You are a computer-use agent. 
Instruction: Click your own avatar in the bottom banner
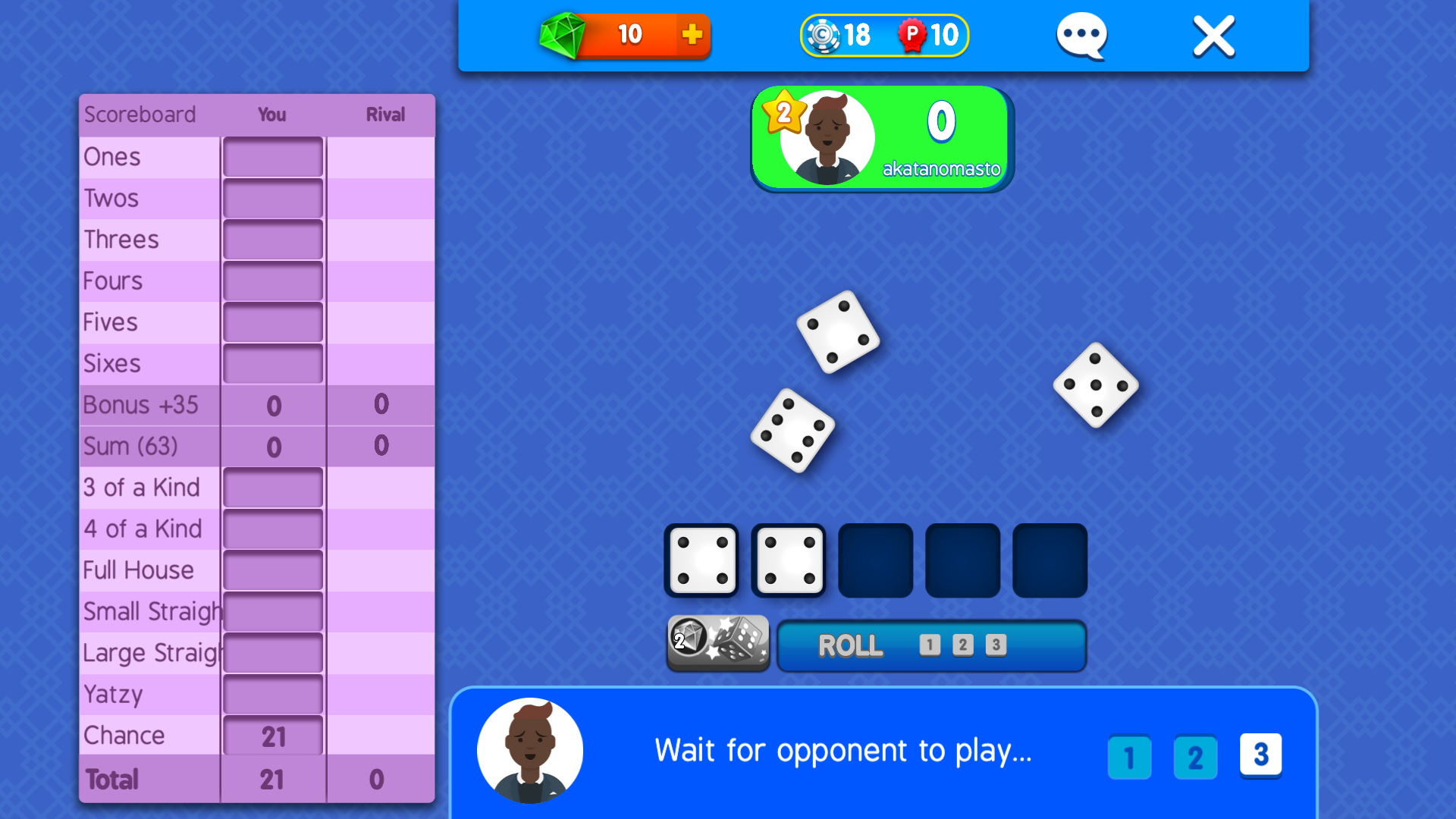coord(529,749)
